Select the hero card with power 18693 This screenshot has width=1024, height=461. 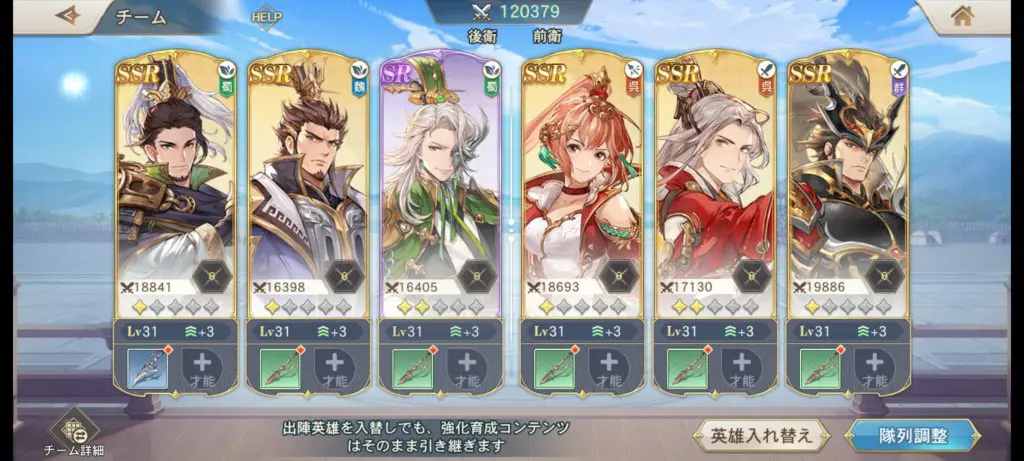click(582, 180)
